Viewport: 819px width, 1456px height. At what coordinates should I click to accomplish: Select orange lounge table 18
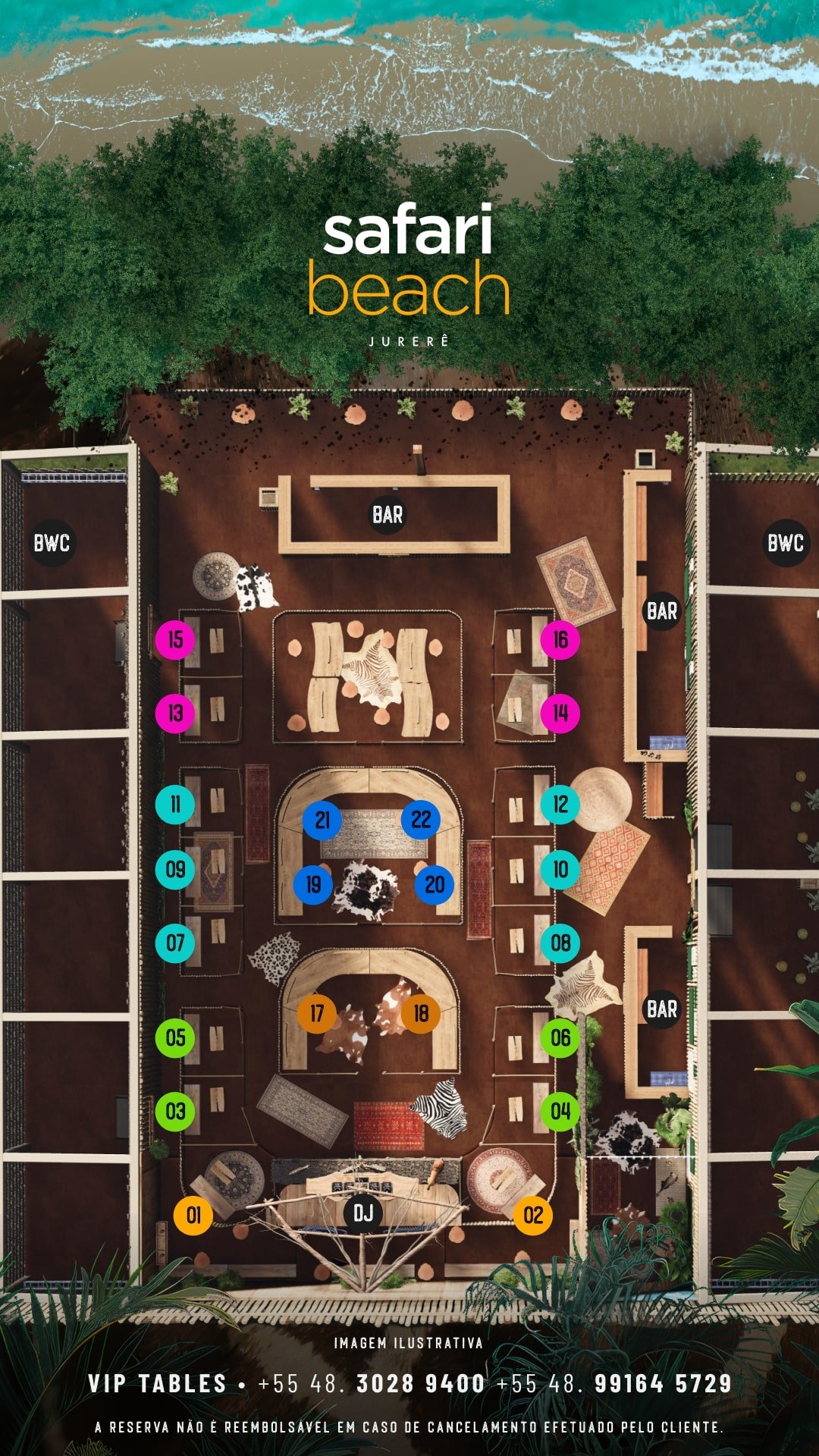point(421,1013)
